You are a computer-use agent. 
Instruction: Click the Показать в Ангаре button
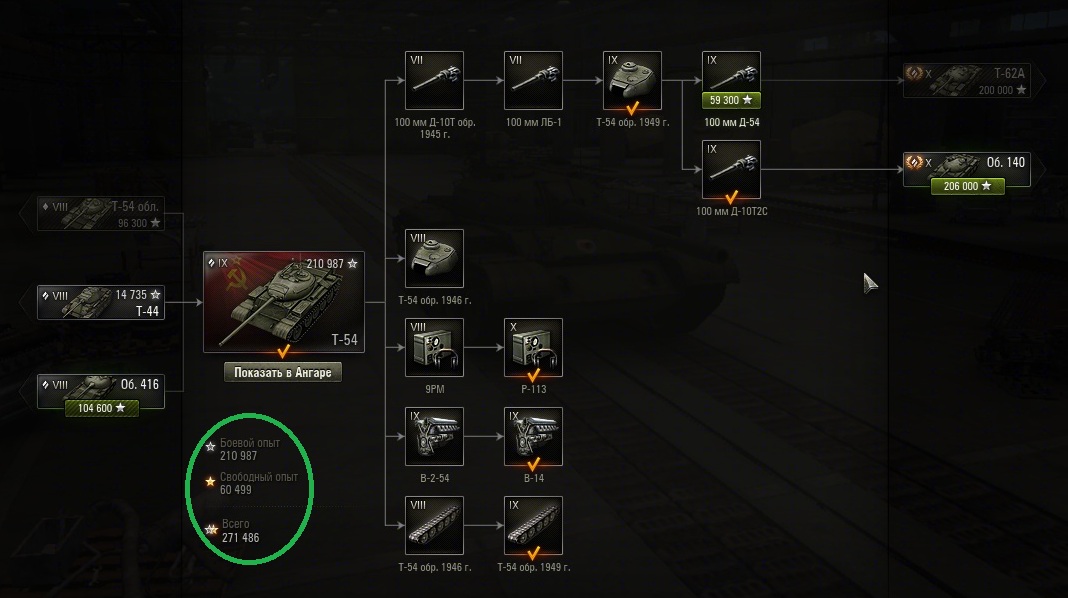coord(283,372)
